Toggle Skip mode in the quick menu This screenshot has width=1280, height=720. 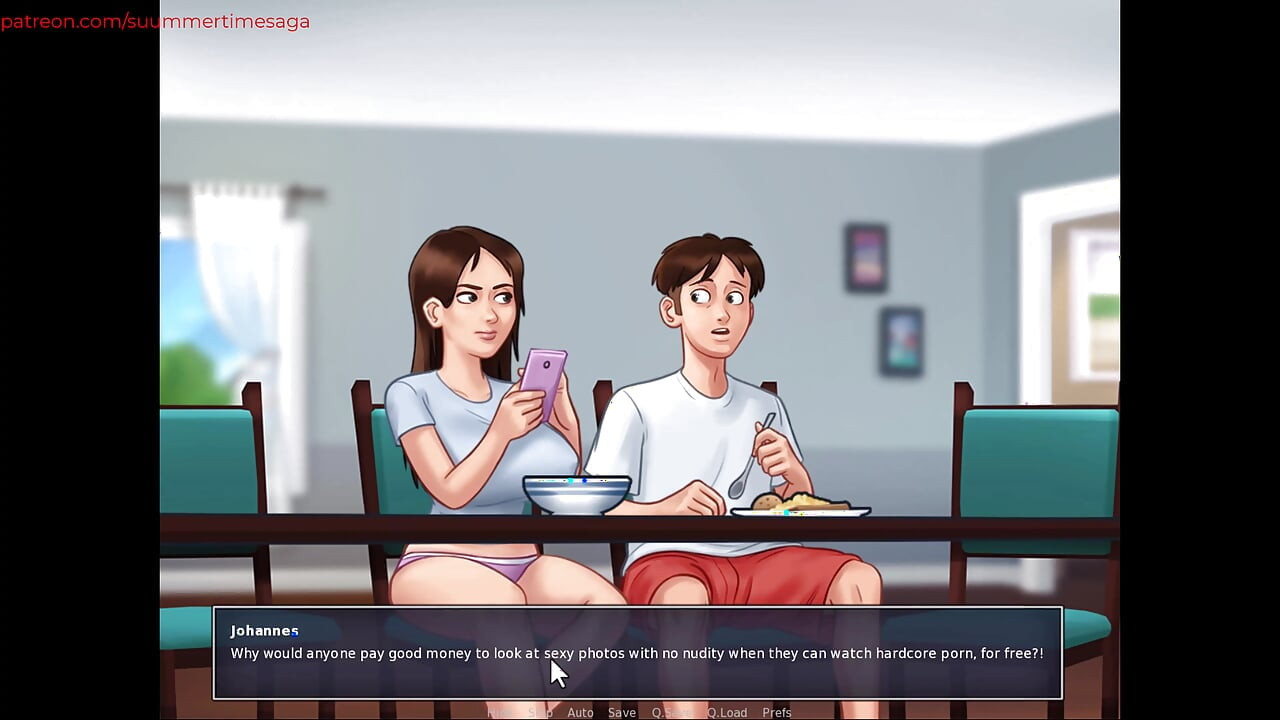540,712
